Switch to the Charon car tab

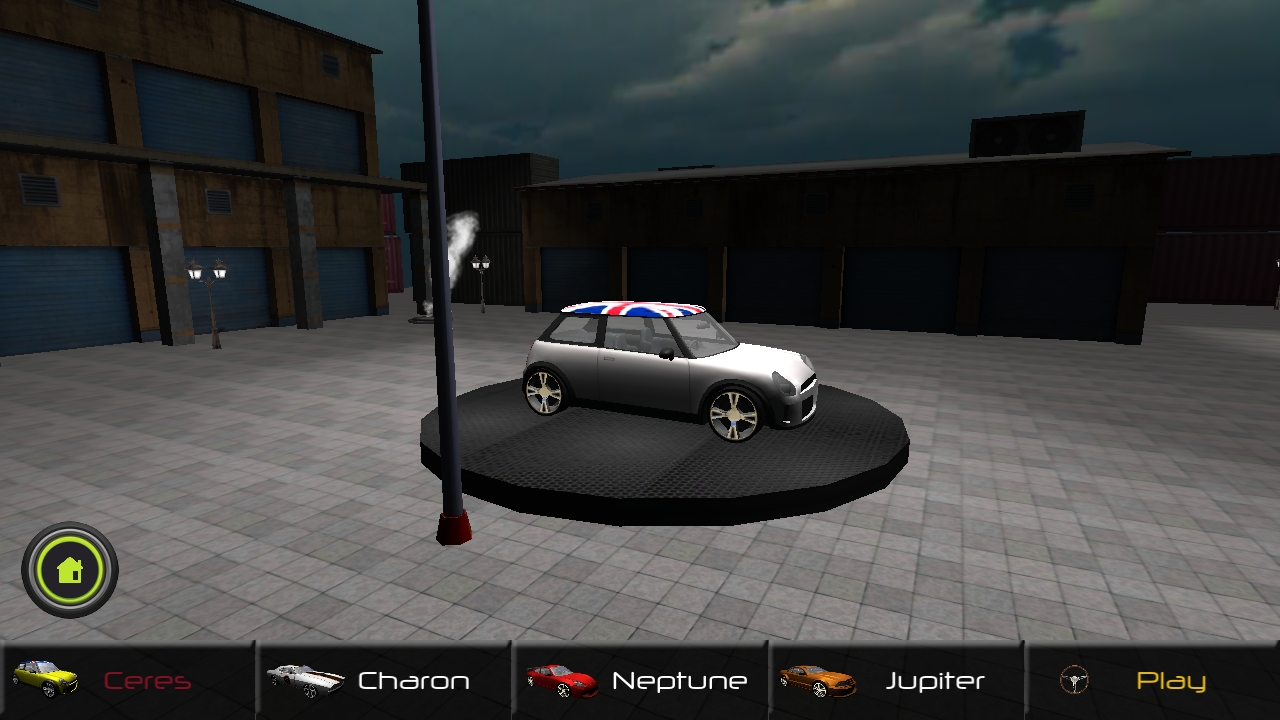[x=385, y=679]
